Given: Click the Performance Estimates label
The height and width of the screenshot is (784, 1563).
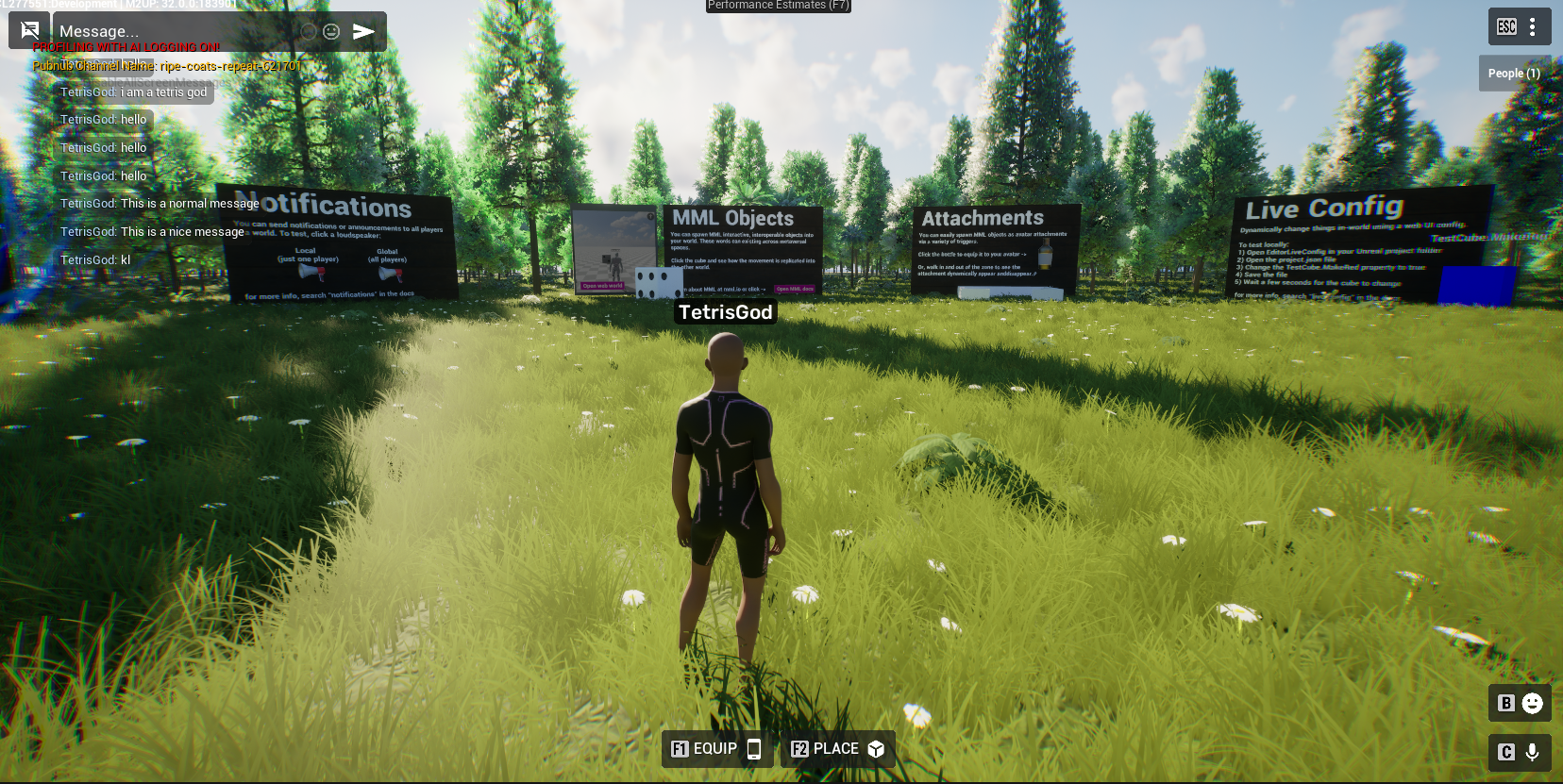Looking at the screenshot, I should click(x=779, y=6).
